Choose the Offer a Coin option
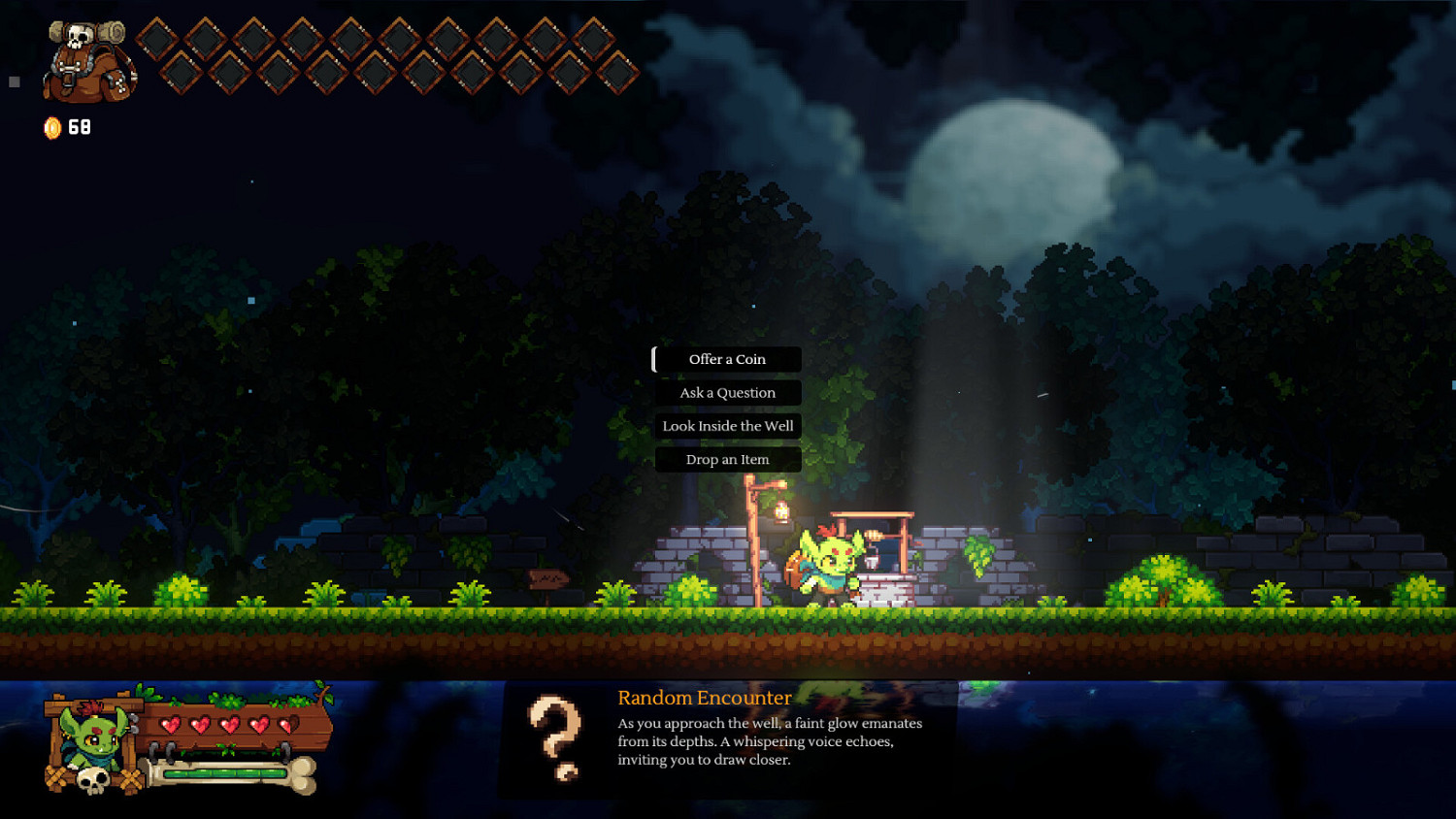The image size is (1456, 819). [727, 359]
